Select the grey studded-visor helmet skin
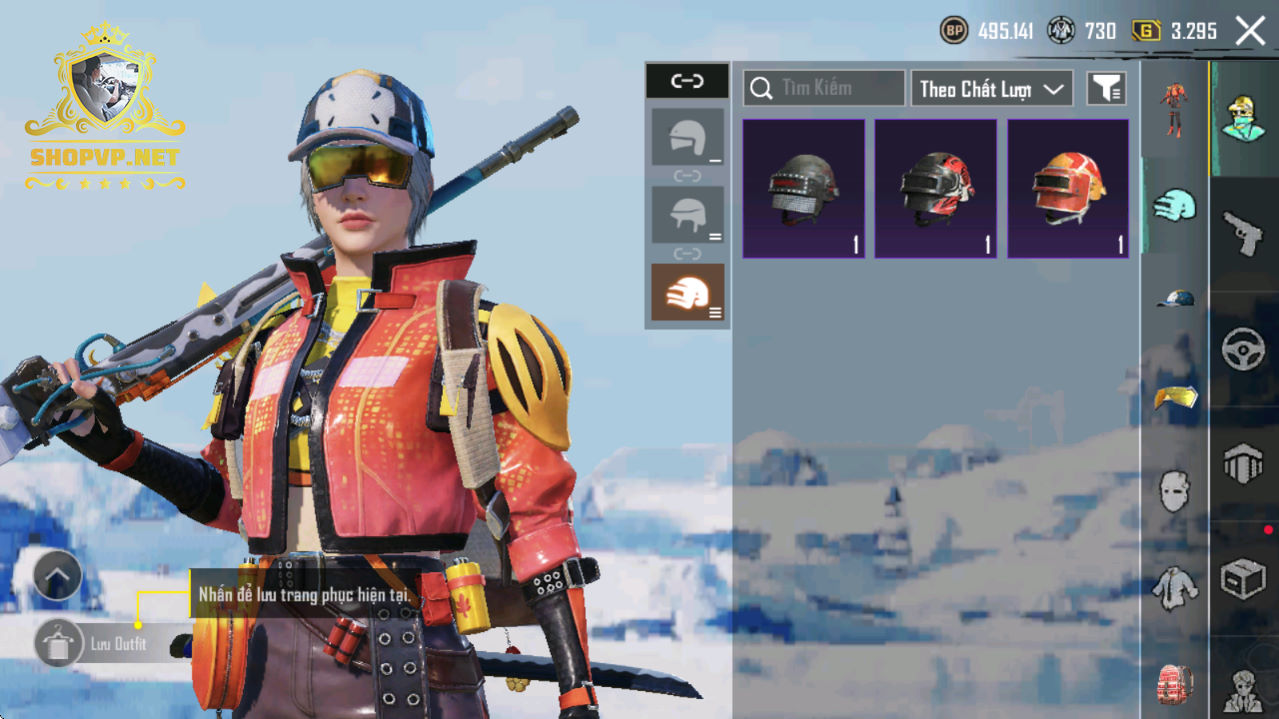This screenshot has height=719, width=1279. (803, 189)
